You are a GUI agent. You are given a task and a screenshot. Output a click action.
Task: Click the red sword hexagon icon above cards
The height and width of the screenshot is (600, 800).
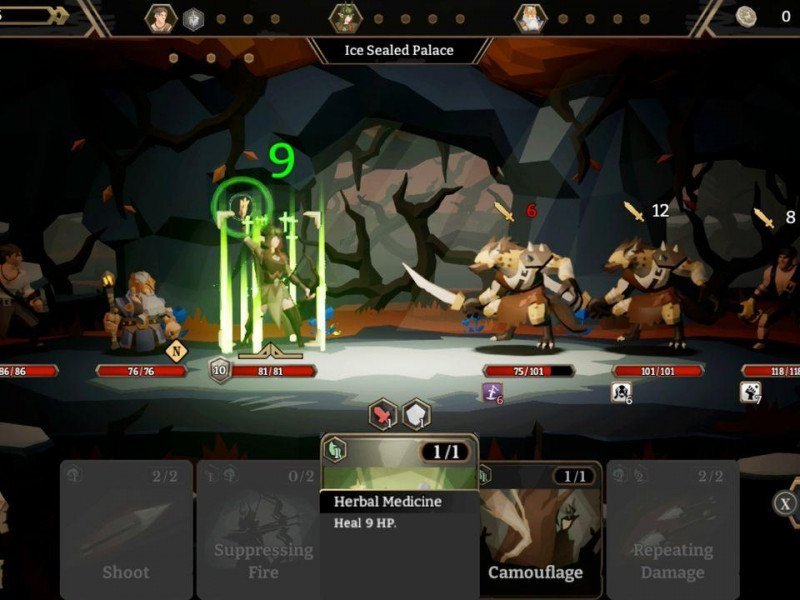pos(383,413)
